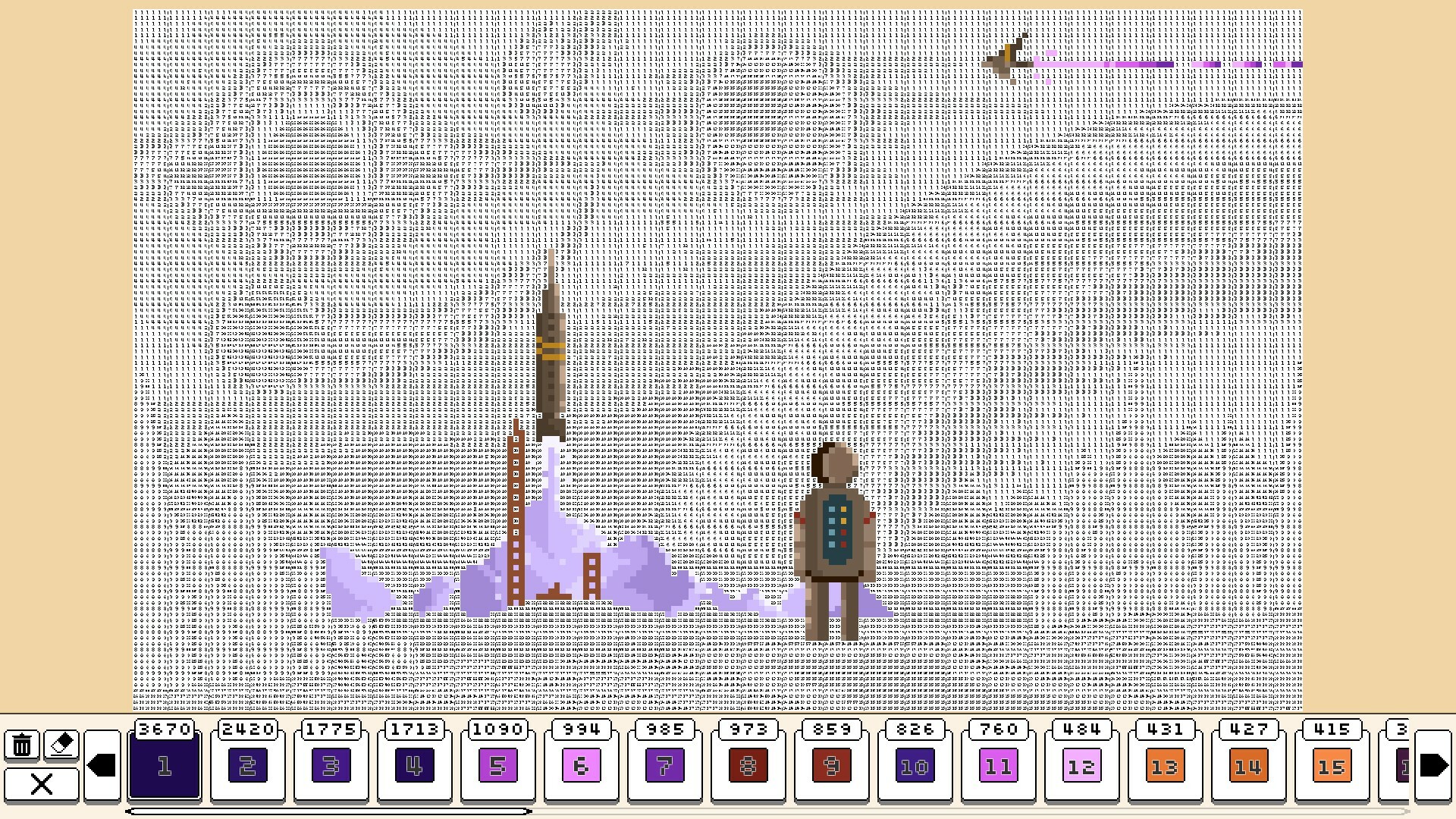
Task: Click the trash can to clear progress
Action: [x=23, y=745]
